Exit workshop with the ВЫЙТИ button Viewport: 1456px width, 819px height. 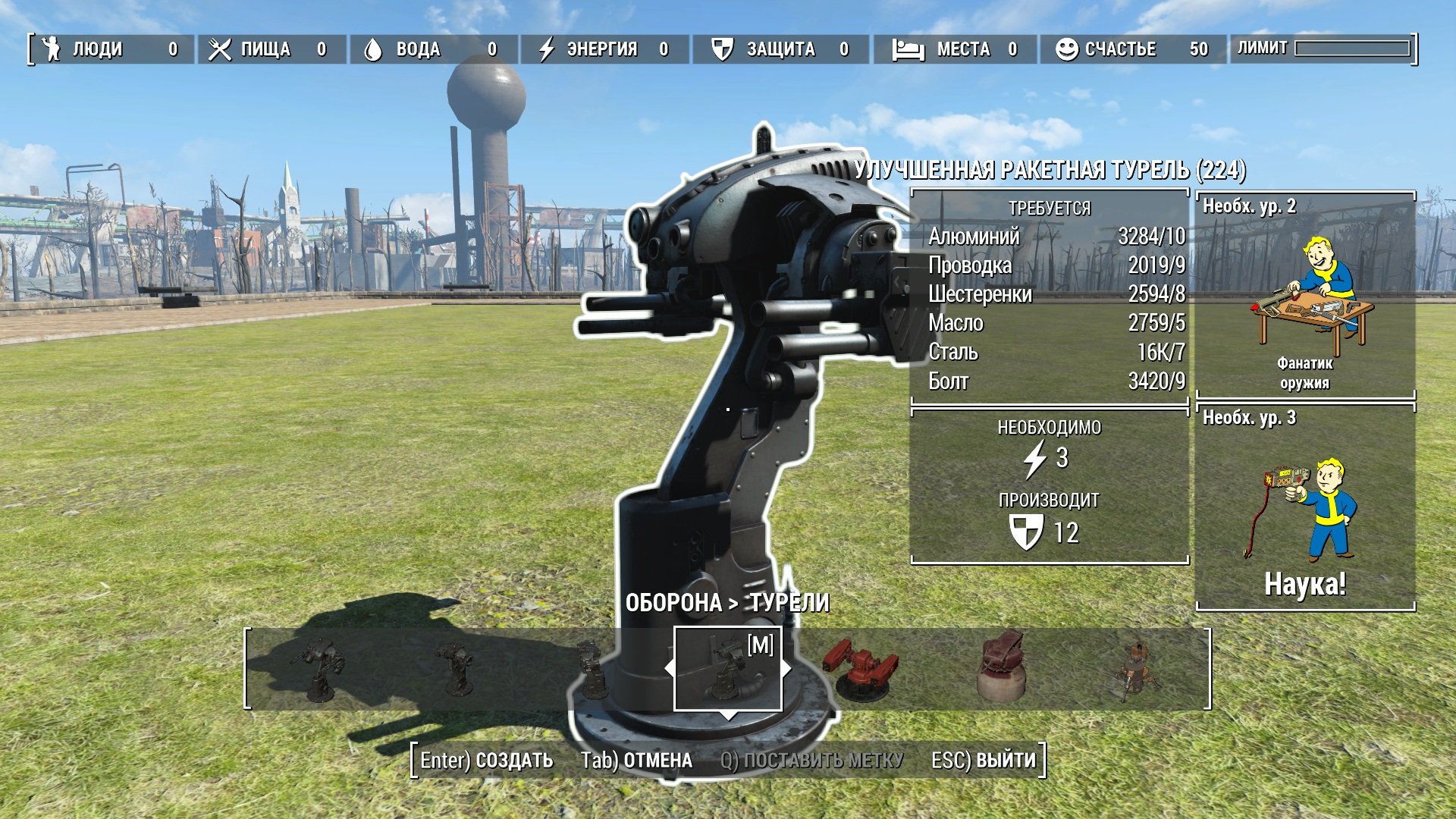(x=984, y=761)
